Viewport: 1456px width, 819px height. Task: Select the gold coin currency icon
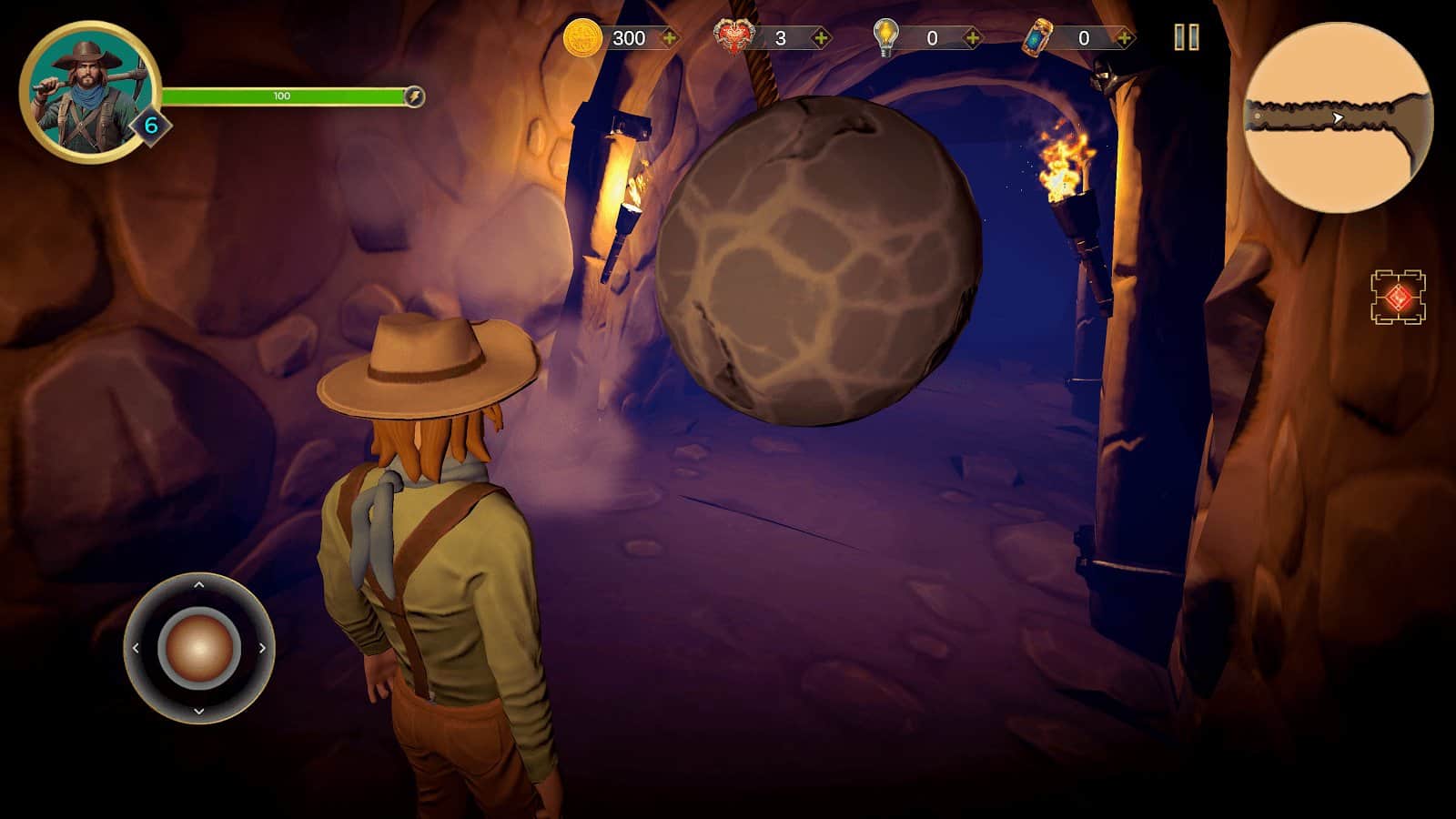coord(582,38)
